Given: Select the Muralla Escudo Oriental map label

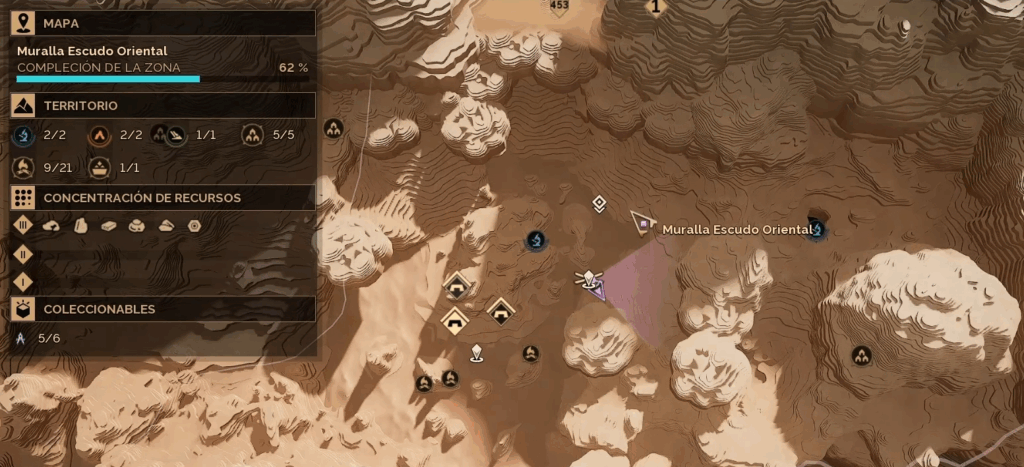Looking at the screenshot, I should point(737,230).
